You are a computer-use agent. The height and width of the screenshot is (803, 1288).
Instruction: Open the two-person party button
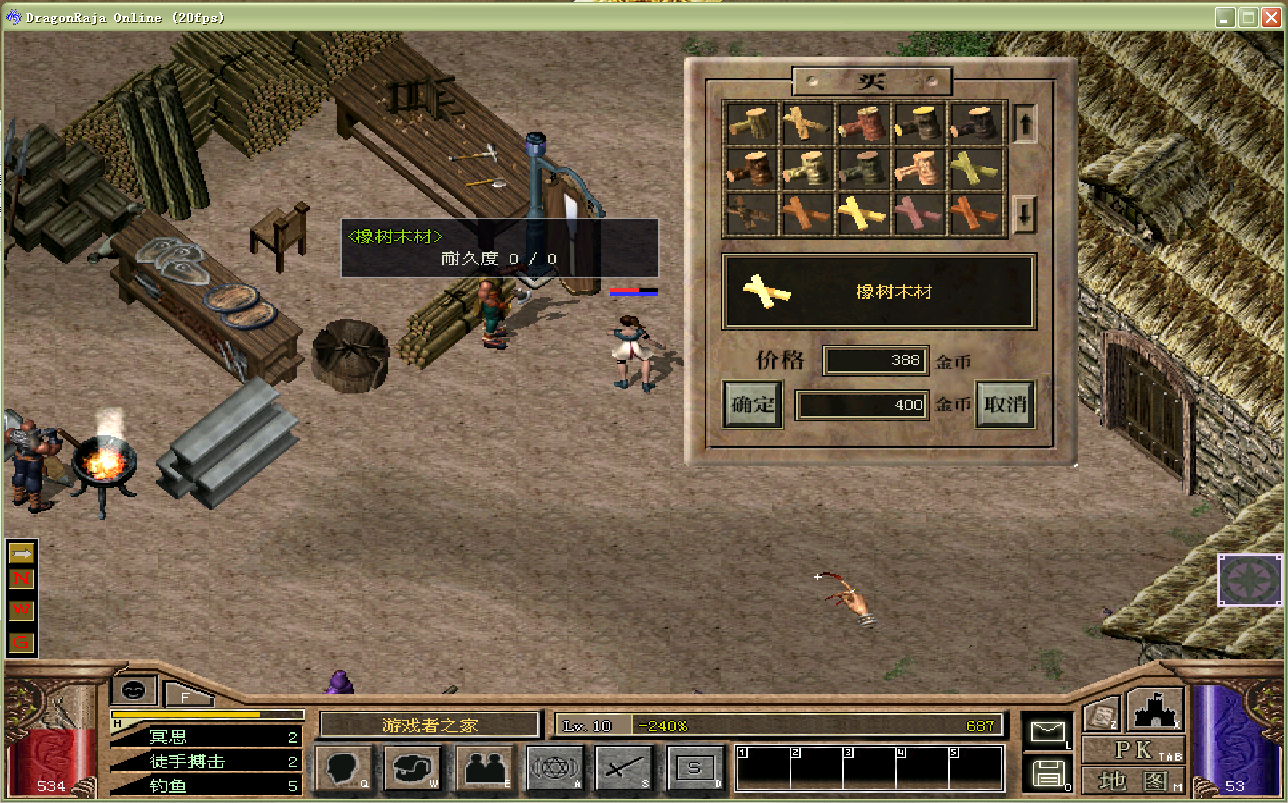point(485,769)
